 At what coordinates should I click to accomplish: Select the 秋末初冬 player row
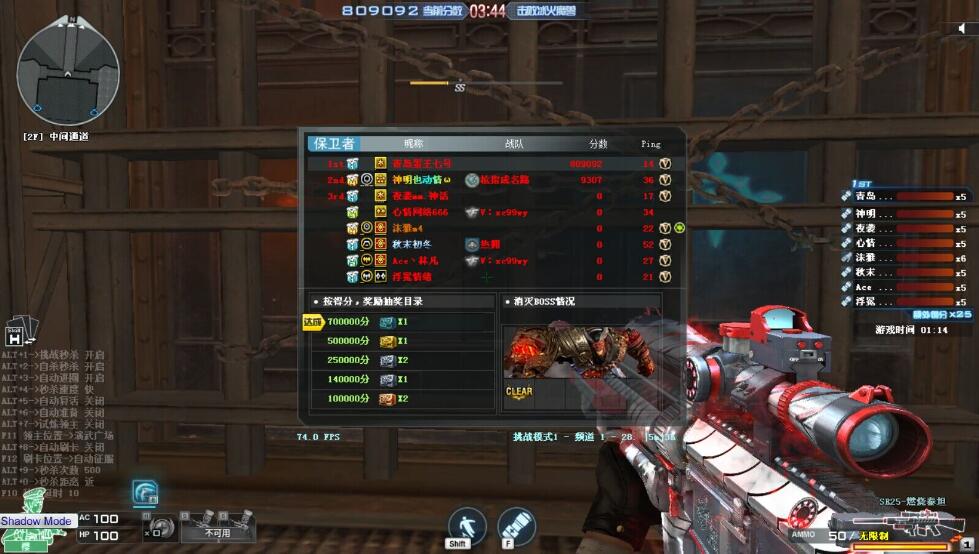pyautogui.click(x=492, y=244)
